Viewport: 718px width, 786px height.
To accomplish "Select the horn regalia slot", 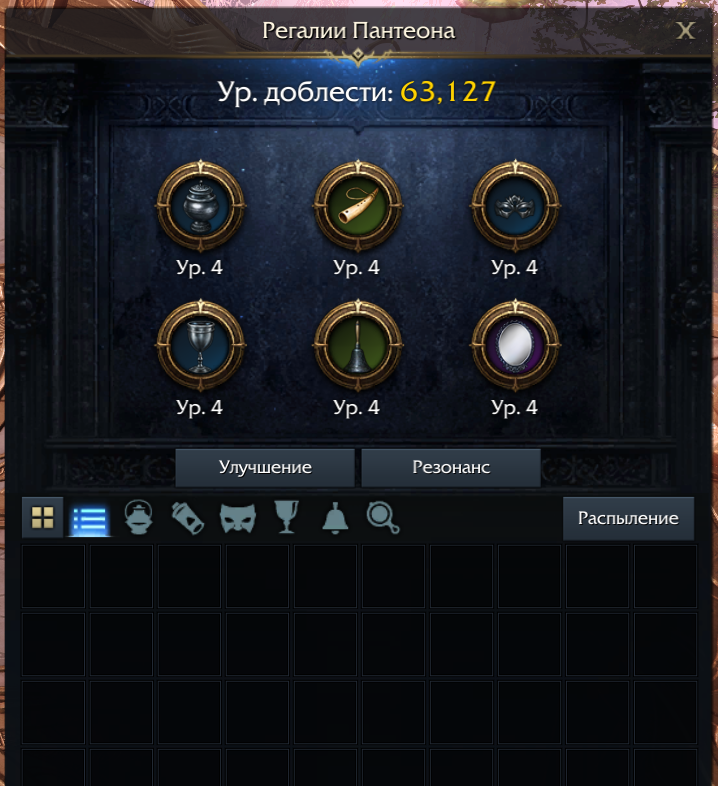I will tap(357, 205).
